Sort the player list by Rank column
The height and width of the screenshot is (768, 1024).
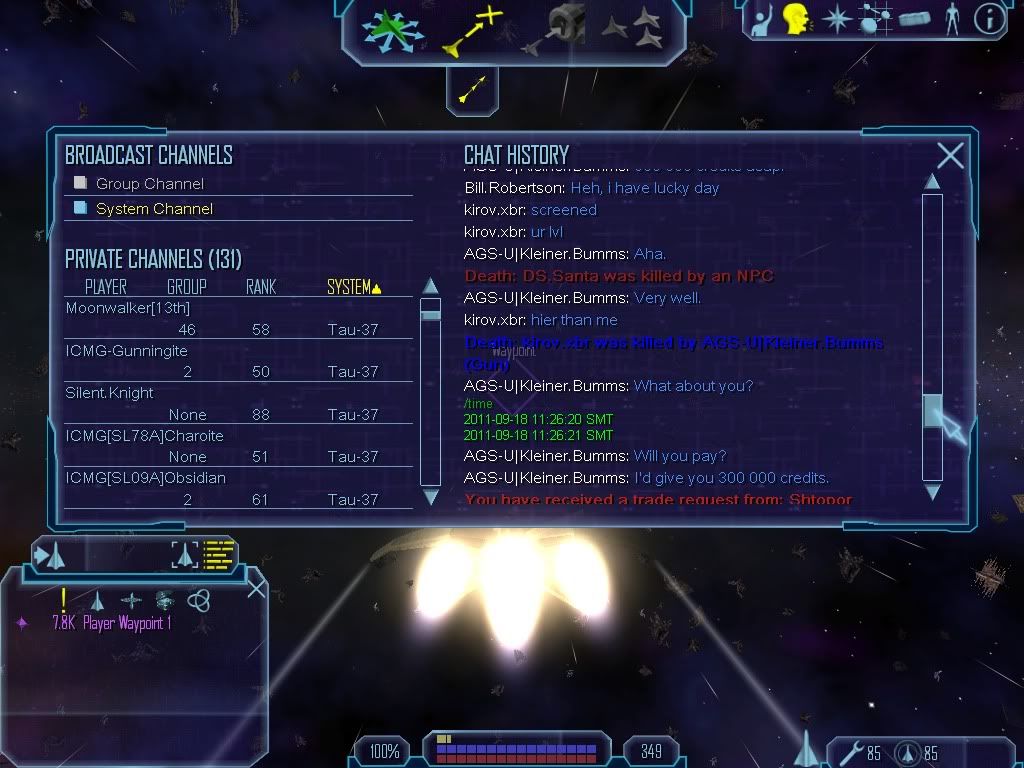tap(260, 287)
